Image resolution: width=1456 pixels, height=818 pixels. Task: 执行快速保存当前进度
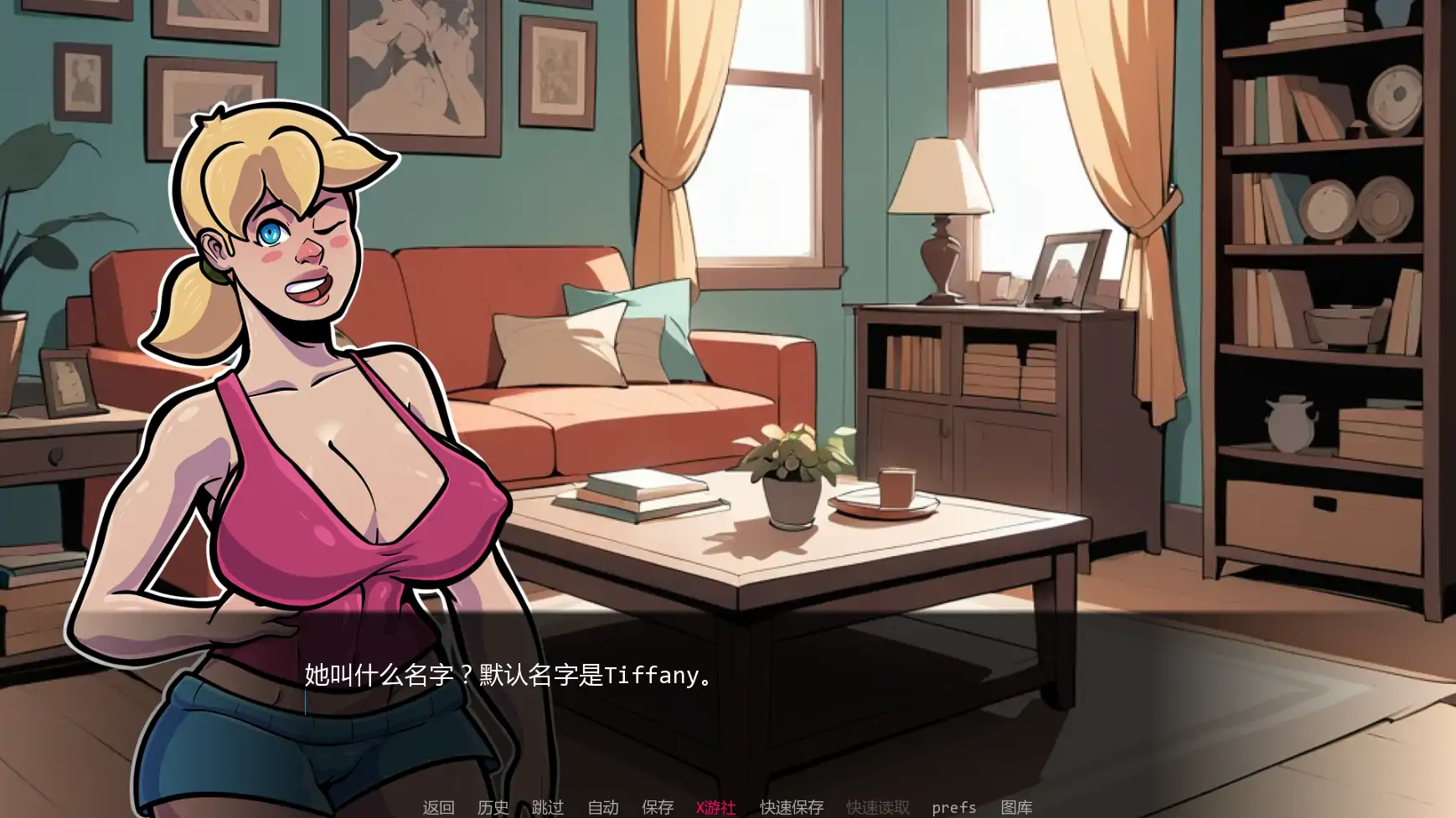[790, 807]
